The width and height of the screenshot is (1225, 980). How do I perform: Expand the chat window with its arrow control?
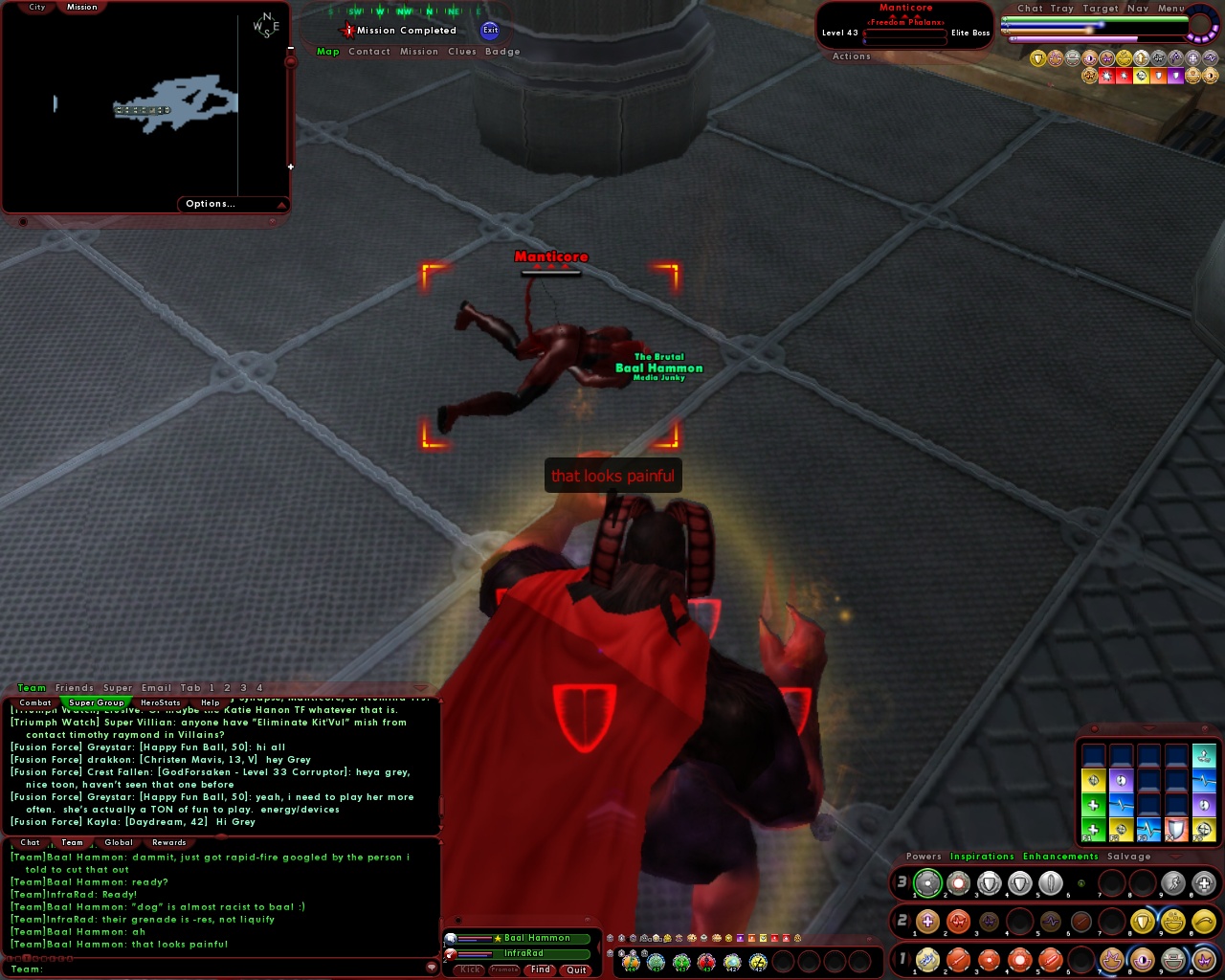pyautogui.click(x=419, y=686)
